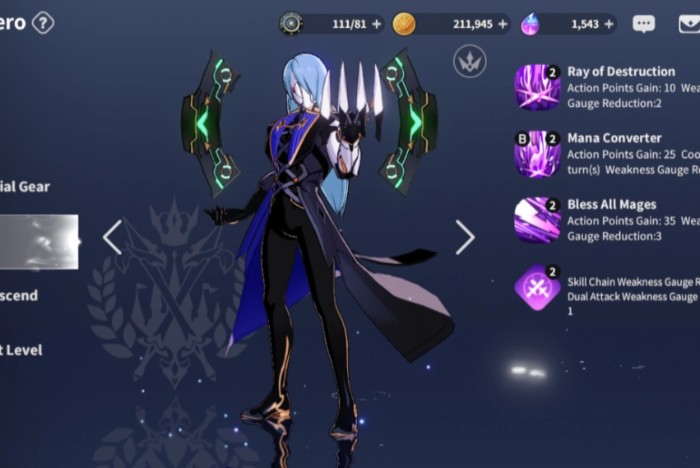Open the Hero help question mark
The width and height of the screenshot is (700, 468).
43,22
